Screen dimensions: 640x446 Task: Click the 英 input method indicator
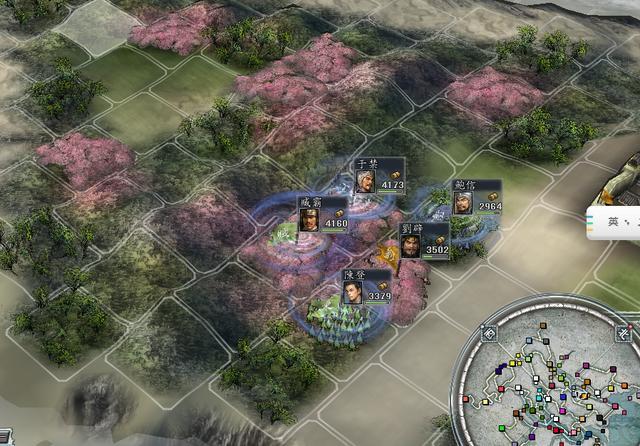[x=612, y=222]
